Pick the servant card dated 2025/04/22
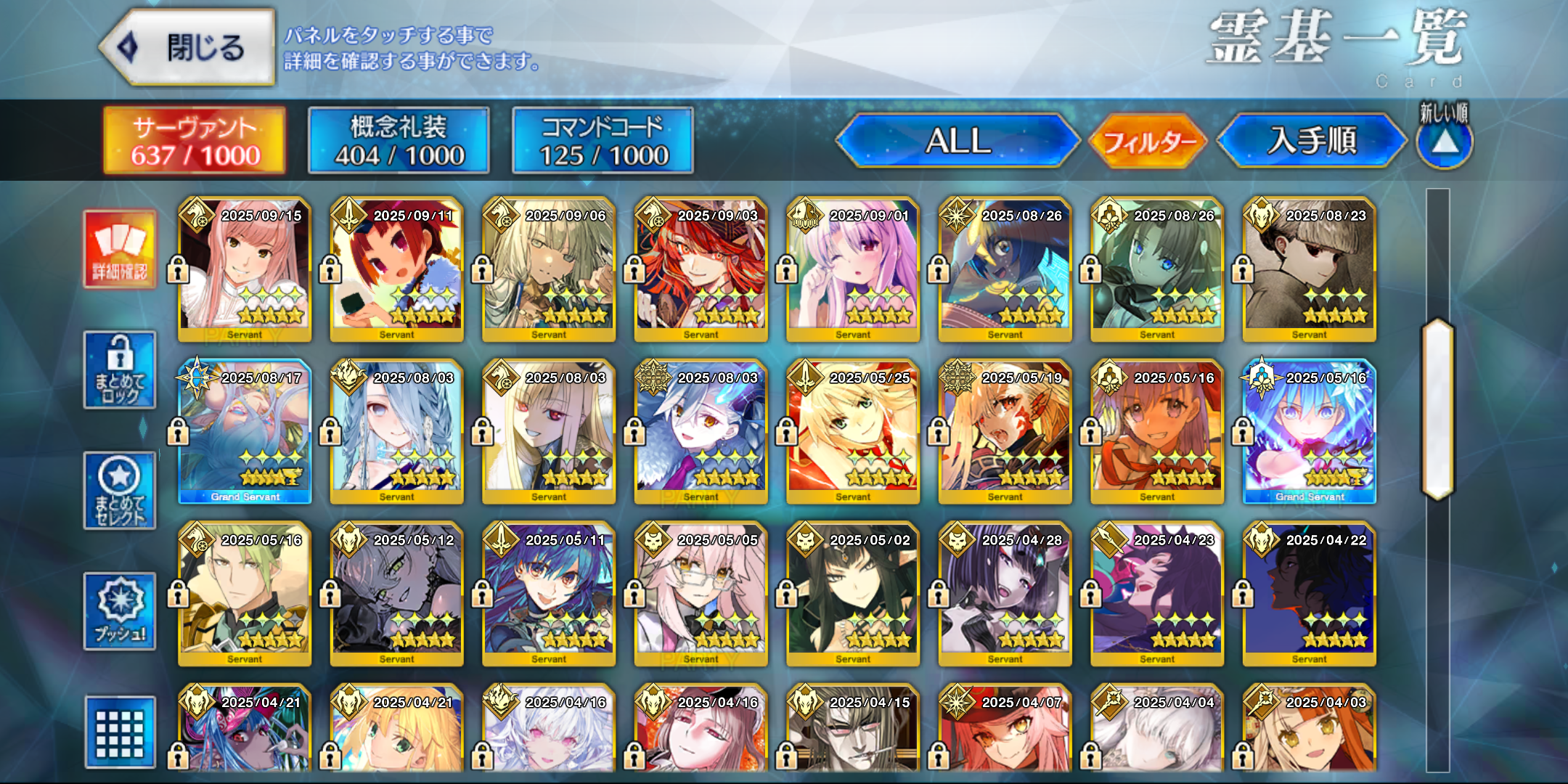This screenshot has width=1568, height=784. pos(1309,594)
